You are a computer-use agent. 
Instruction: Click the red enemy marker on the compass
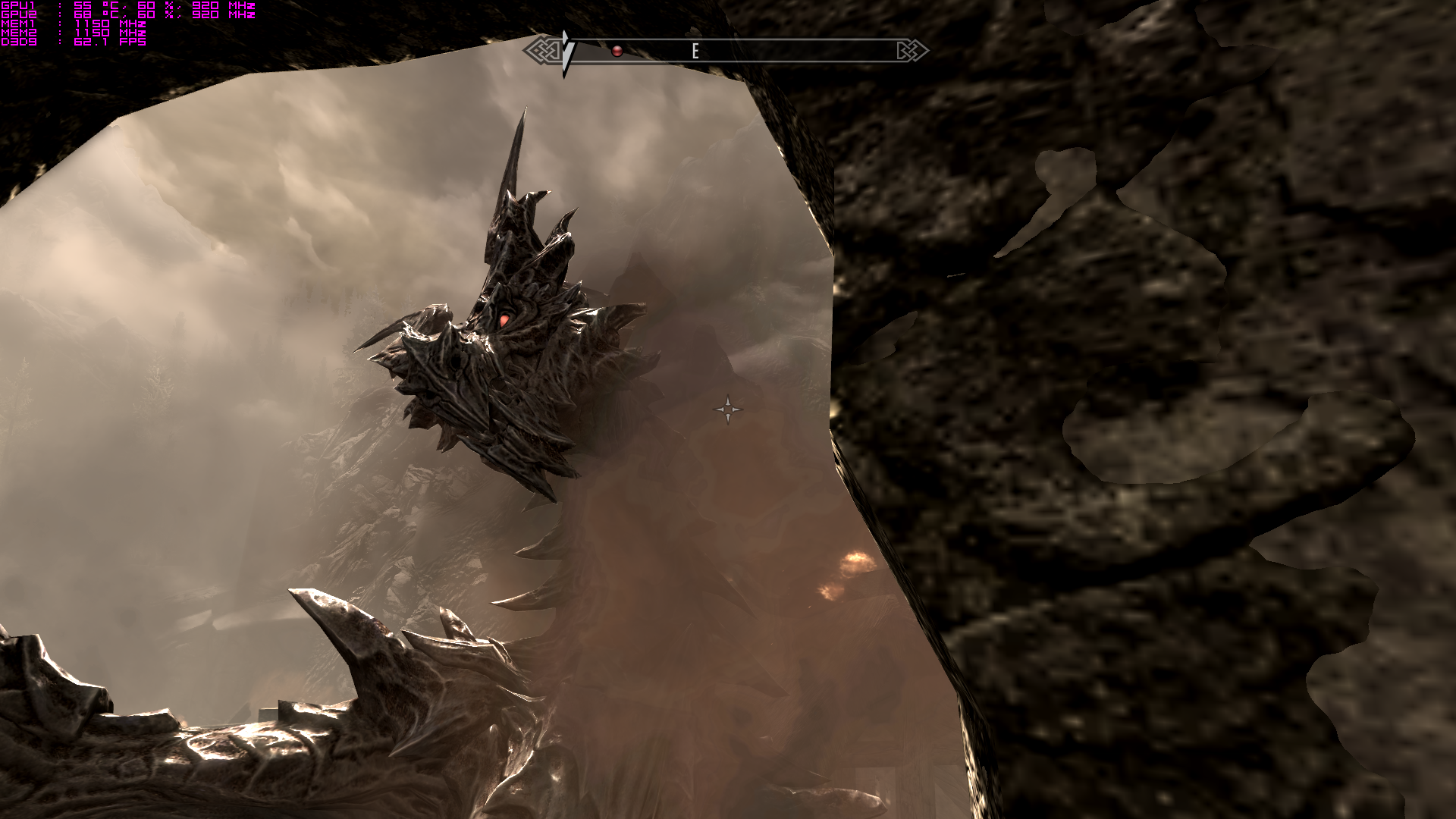click(x=617, y=51)
